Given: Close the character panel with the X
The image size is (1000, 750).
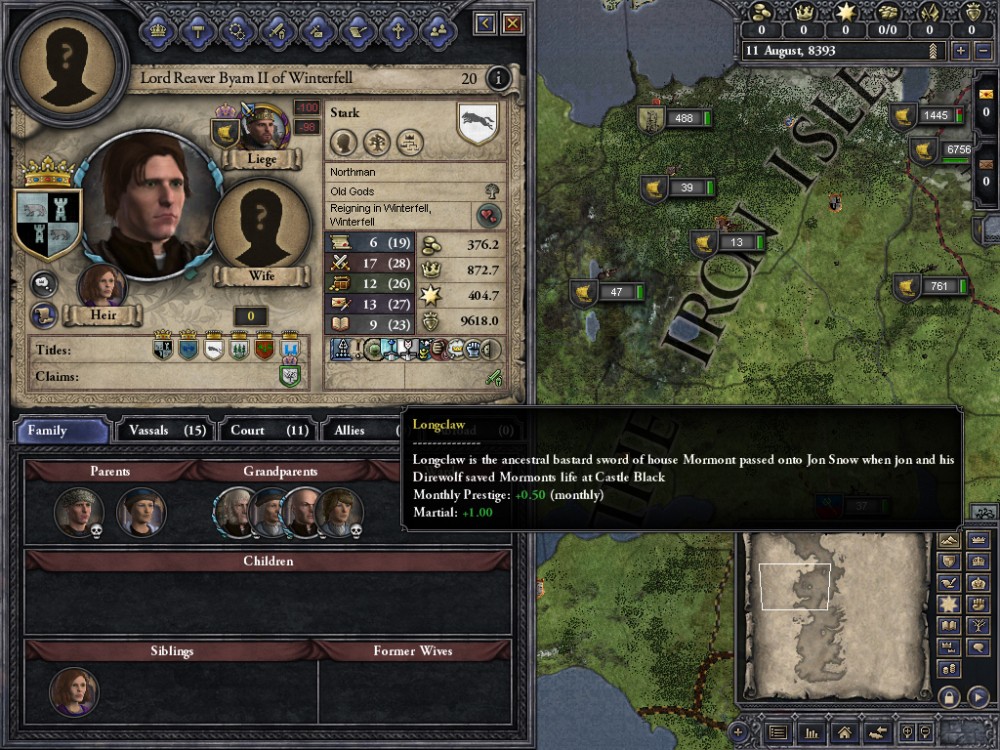Looking at the screenshot, I should 512,23.
